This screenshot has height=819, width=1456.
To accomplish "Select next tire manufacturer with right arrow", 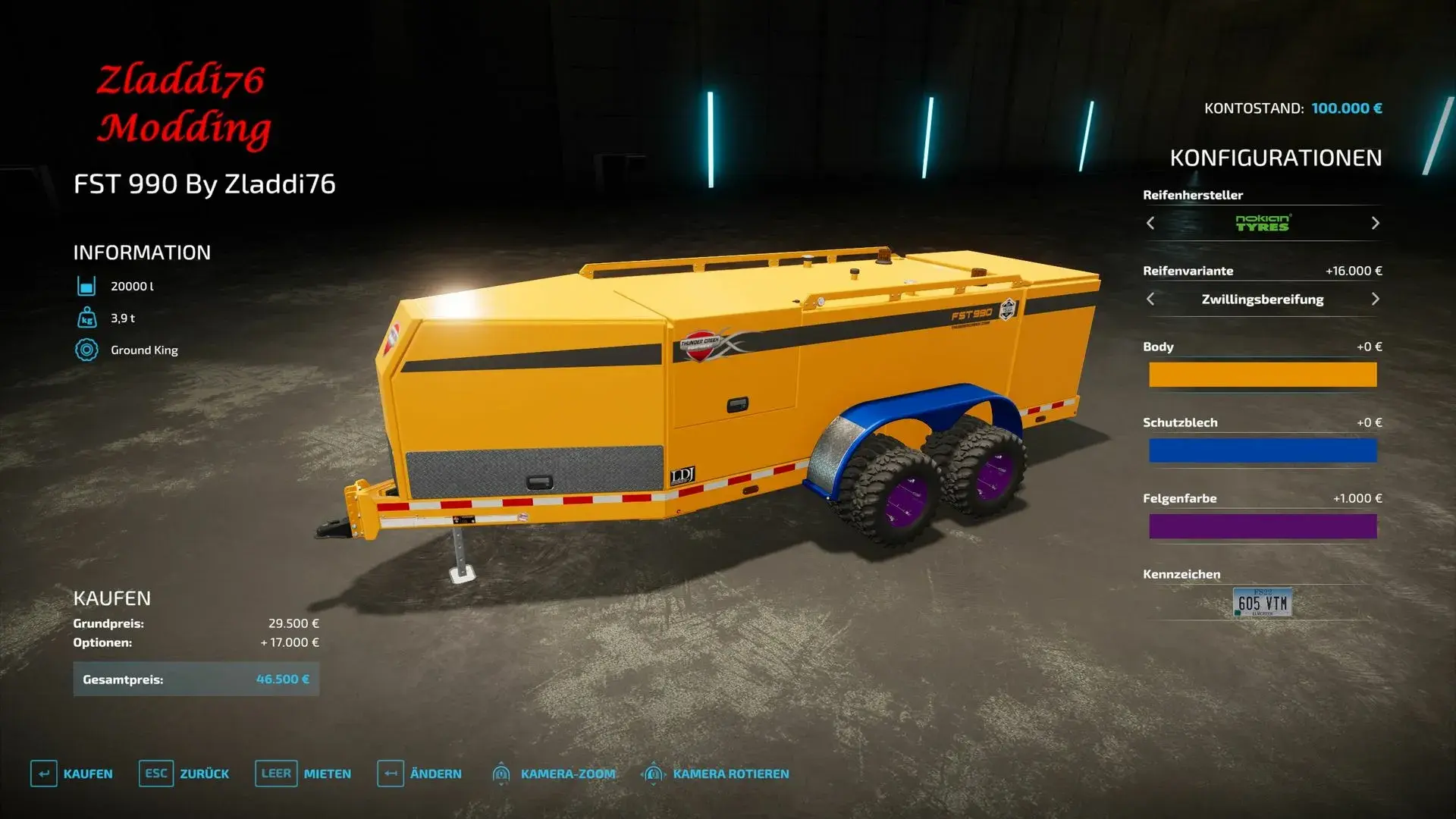I will 1375,223.
